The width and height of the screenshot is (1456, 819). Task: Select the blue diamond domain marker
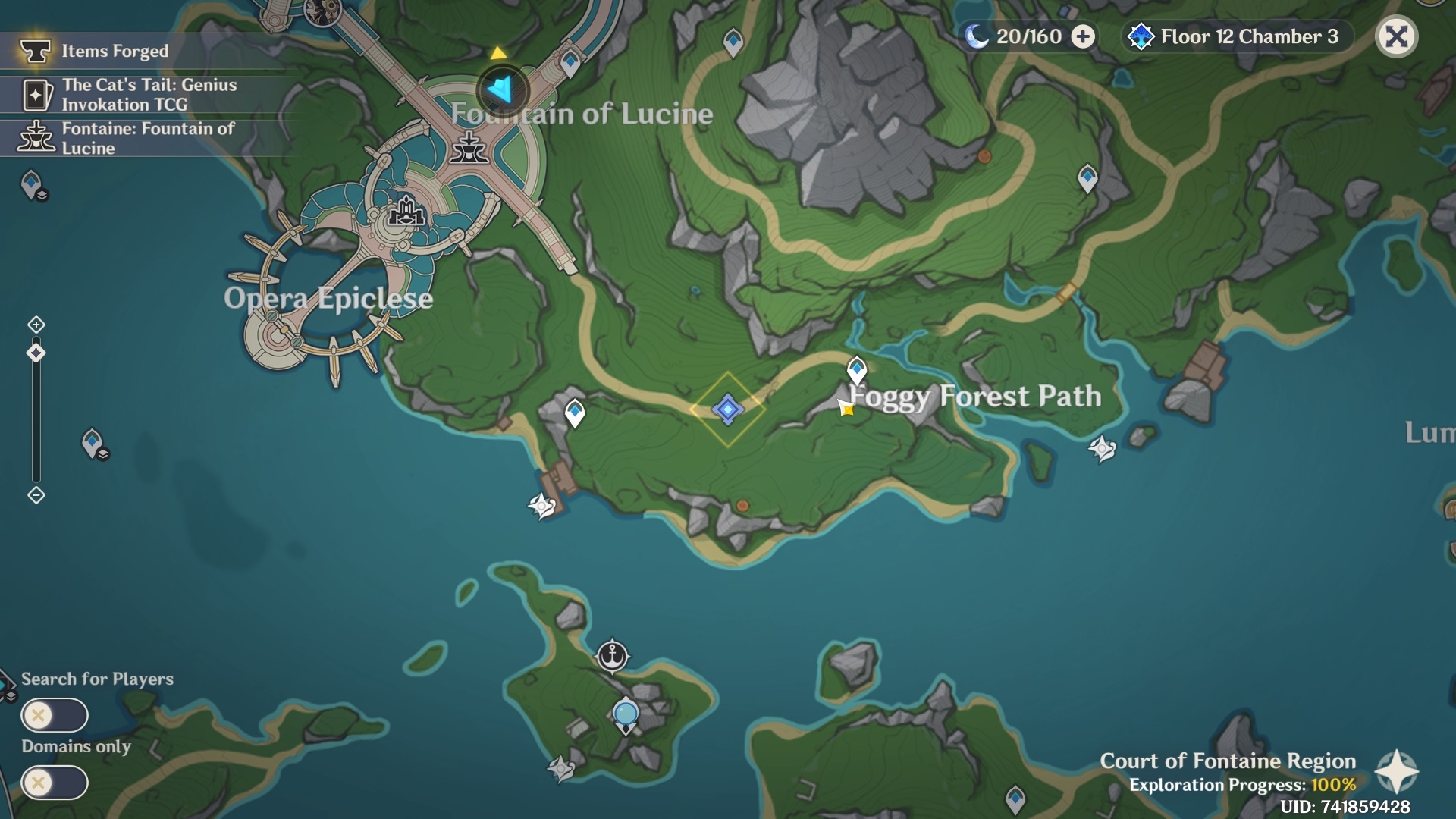point(727,409)
